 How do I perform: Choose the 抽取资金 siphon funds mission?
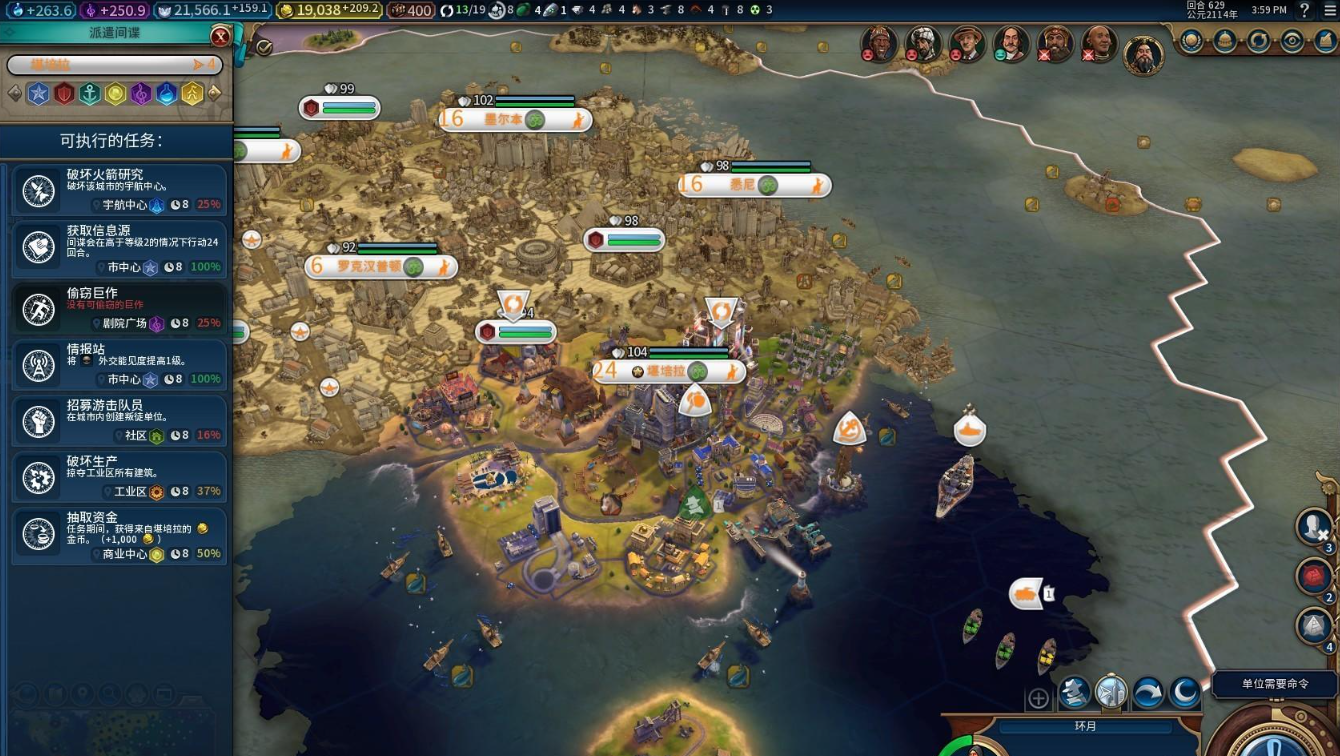click(119, 535)
